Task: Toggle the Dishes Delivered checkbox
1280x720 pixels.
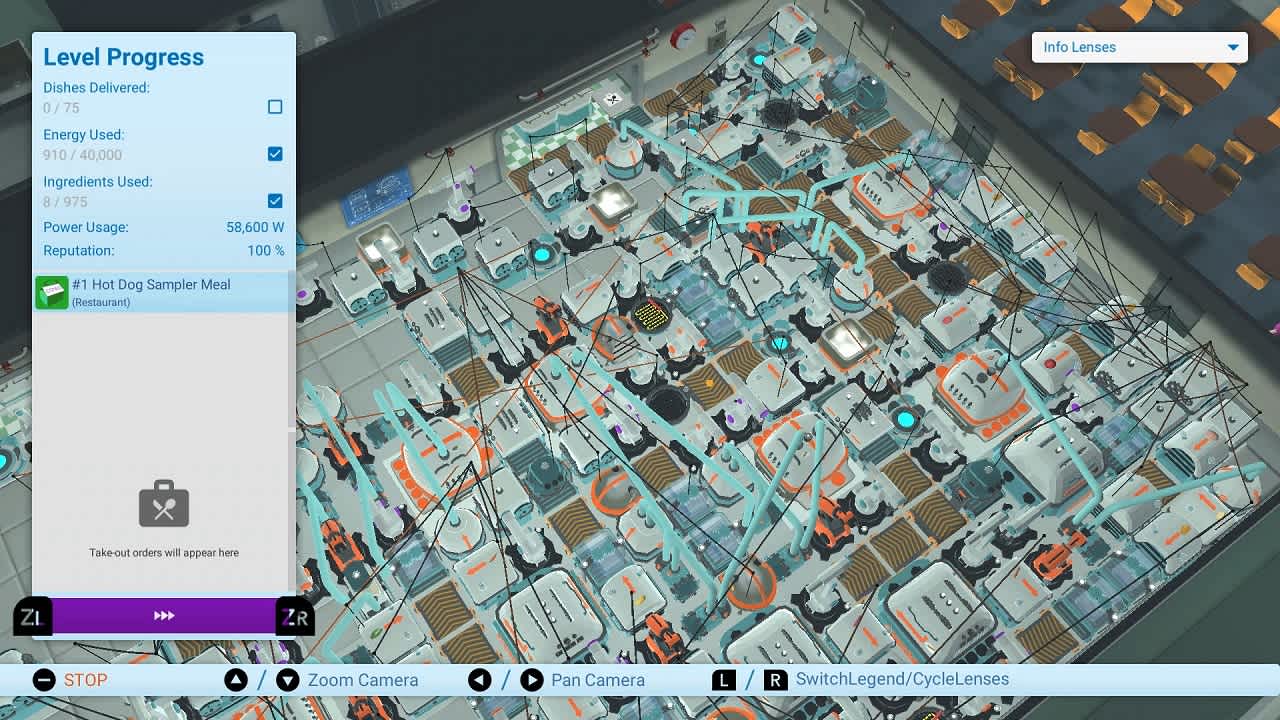Action: point(275,107)
